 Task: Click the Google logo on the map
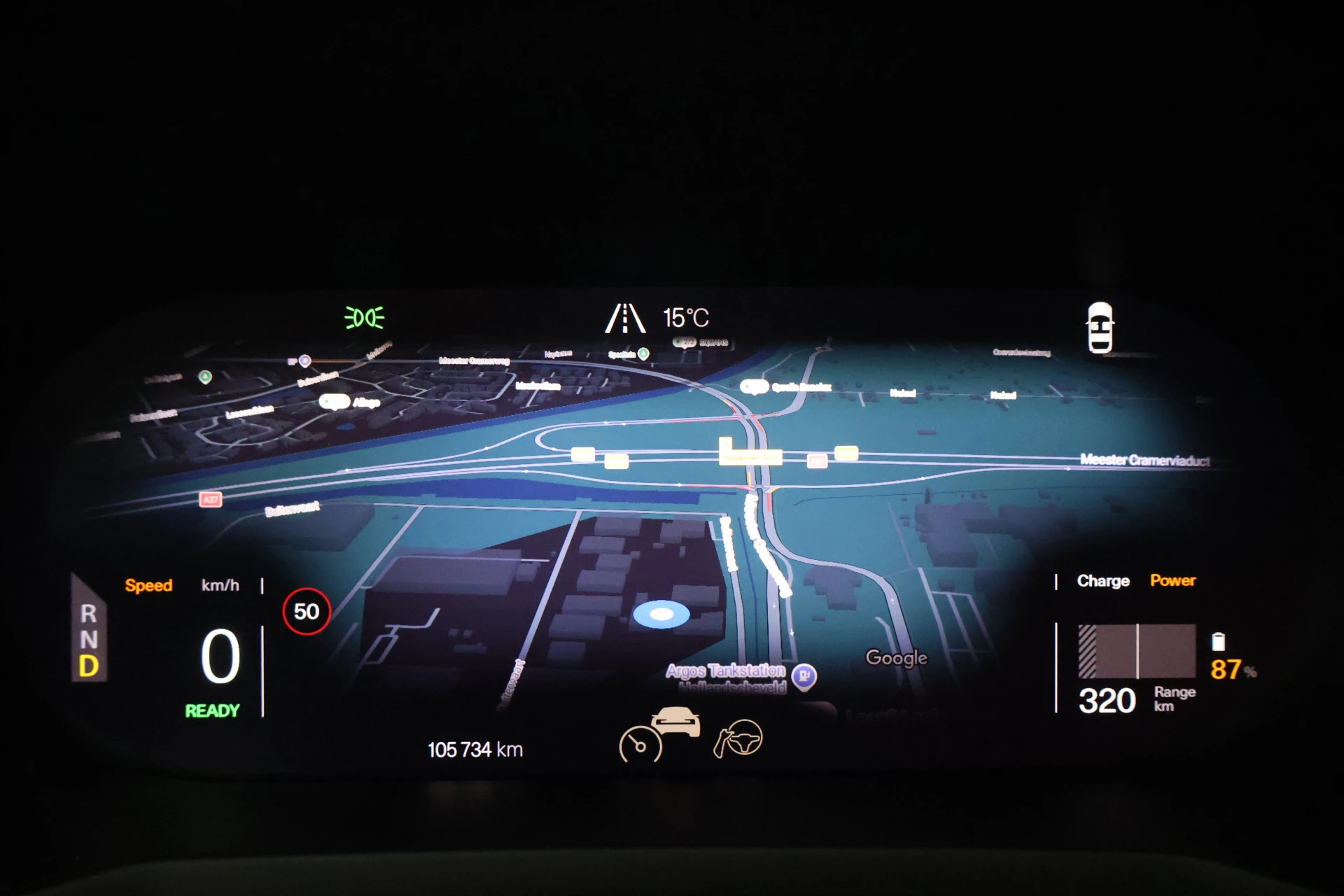click(x=896, y=658)
